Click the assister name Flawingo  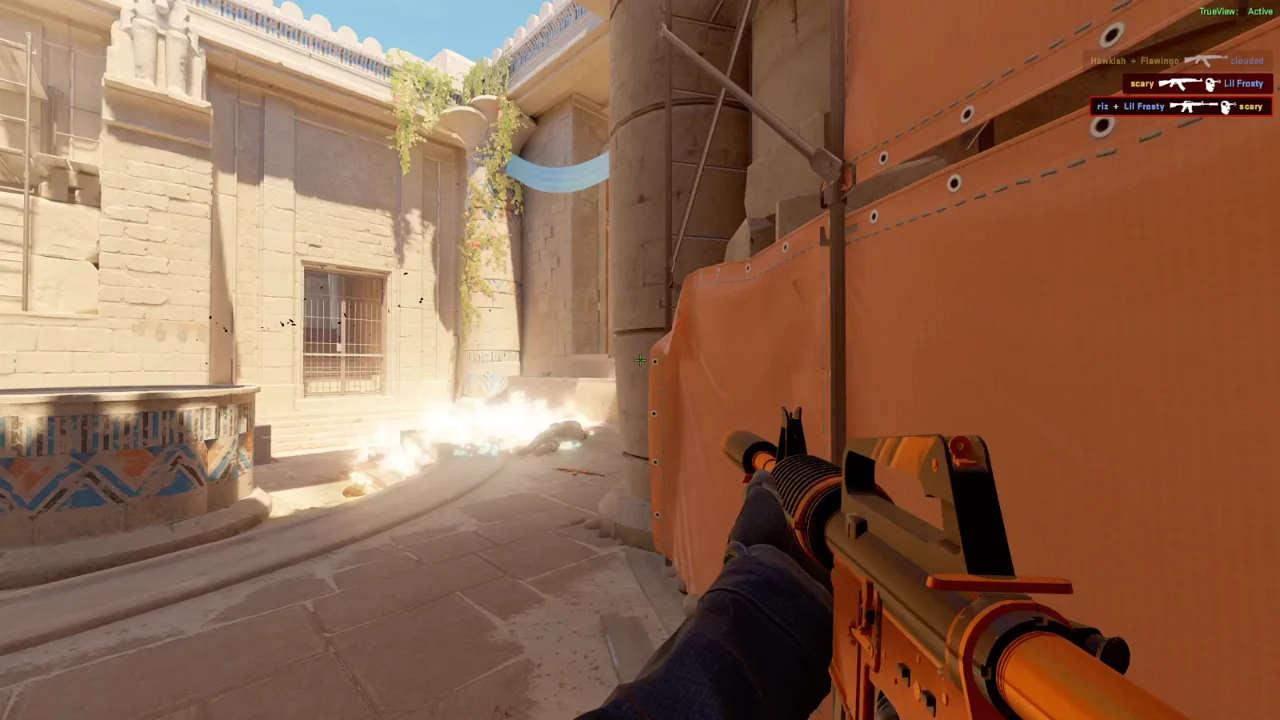(1160, 60)
